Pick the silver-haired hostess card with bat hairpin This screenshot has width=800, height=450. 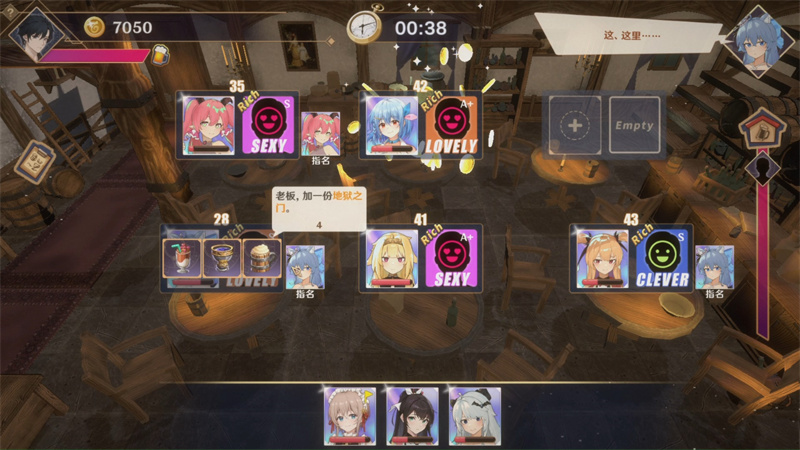[x=474, y=415]
